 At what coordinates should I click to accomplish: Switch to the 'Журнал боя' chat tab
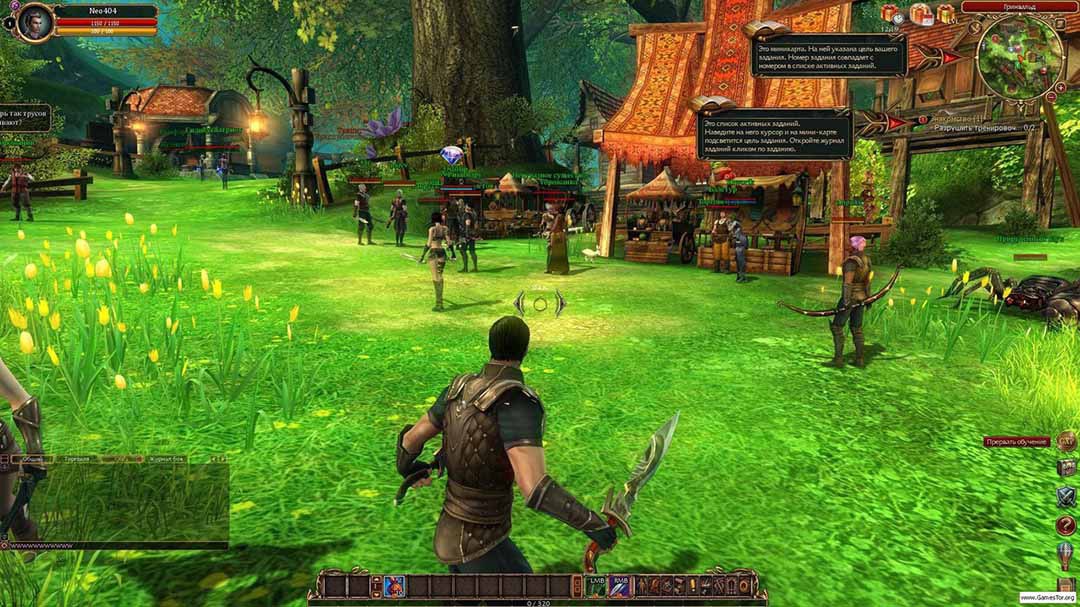click(167, 458)
